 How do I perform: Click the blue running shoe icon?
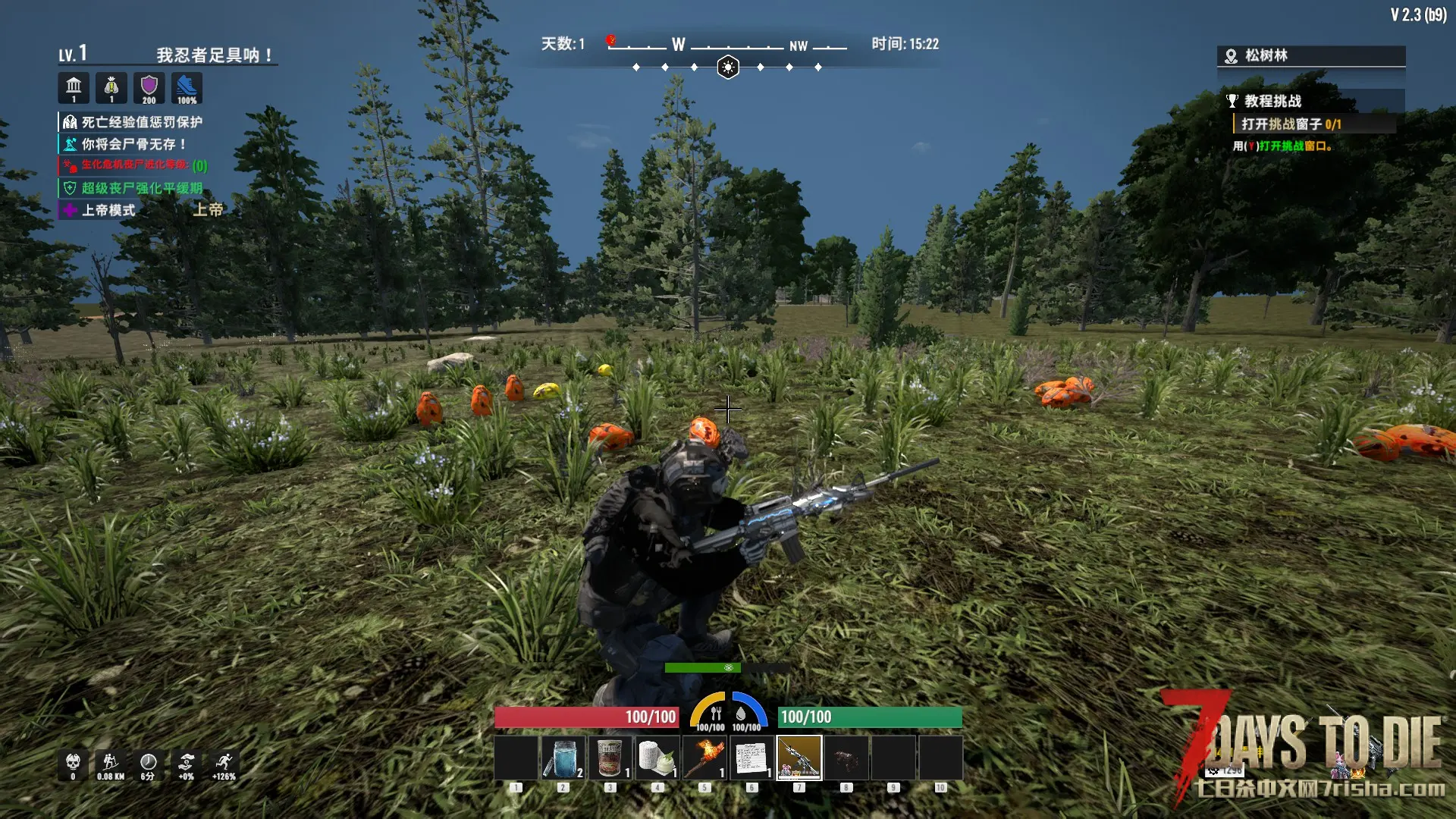coord(187,88)
